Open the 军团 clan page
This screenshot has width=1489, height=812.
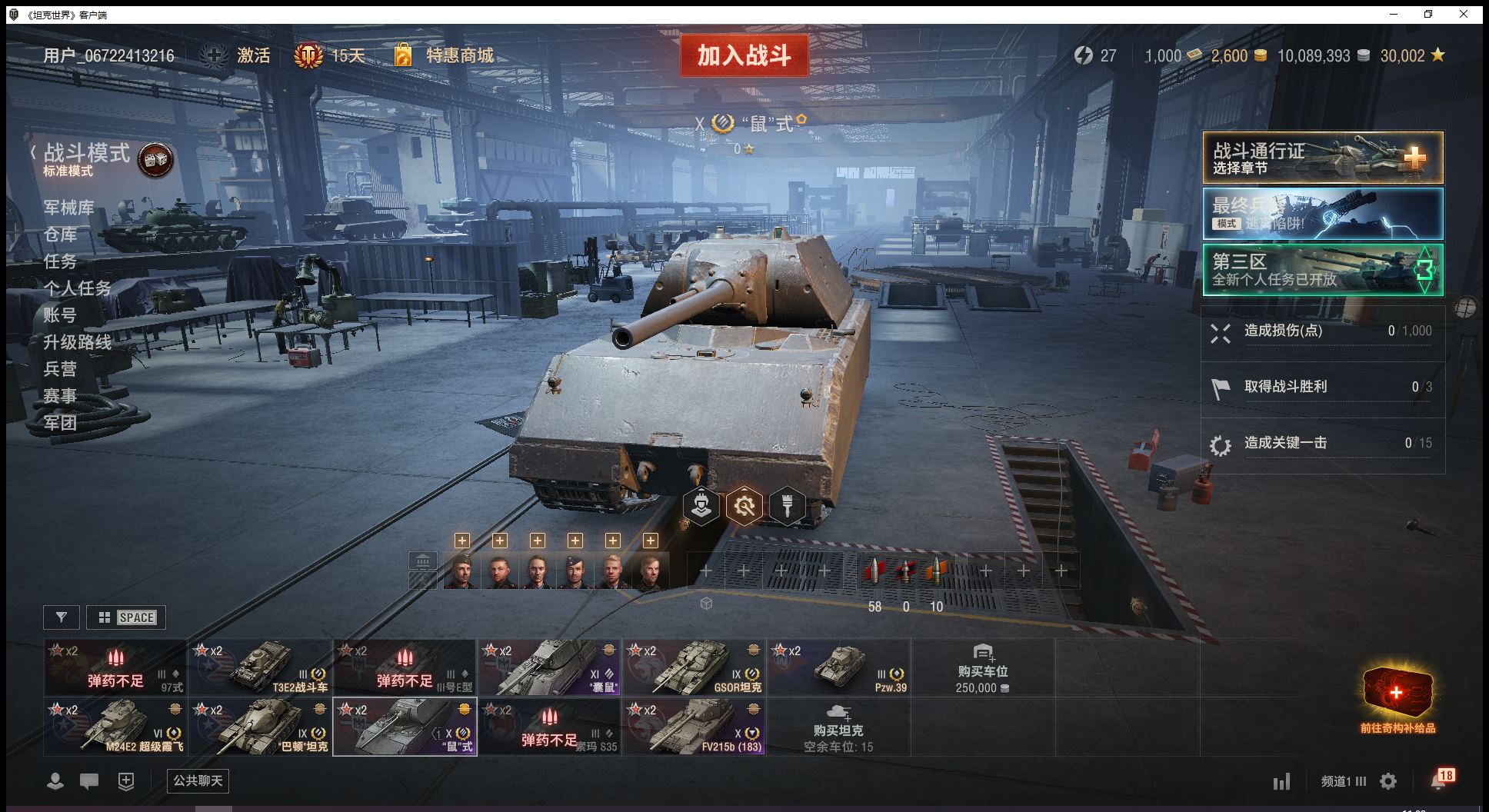[60, 423]
